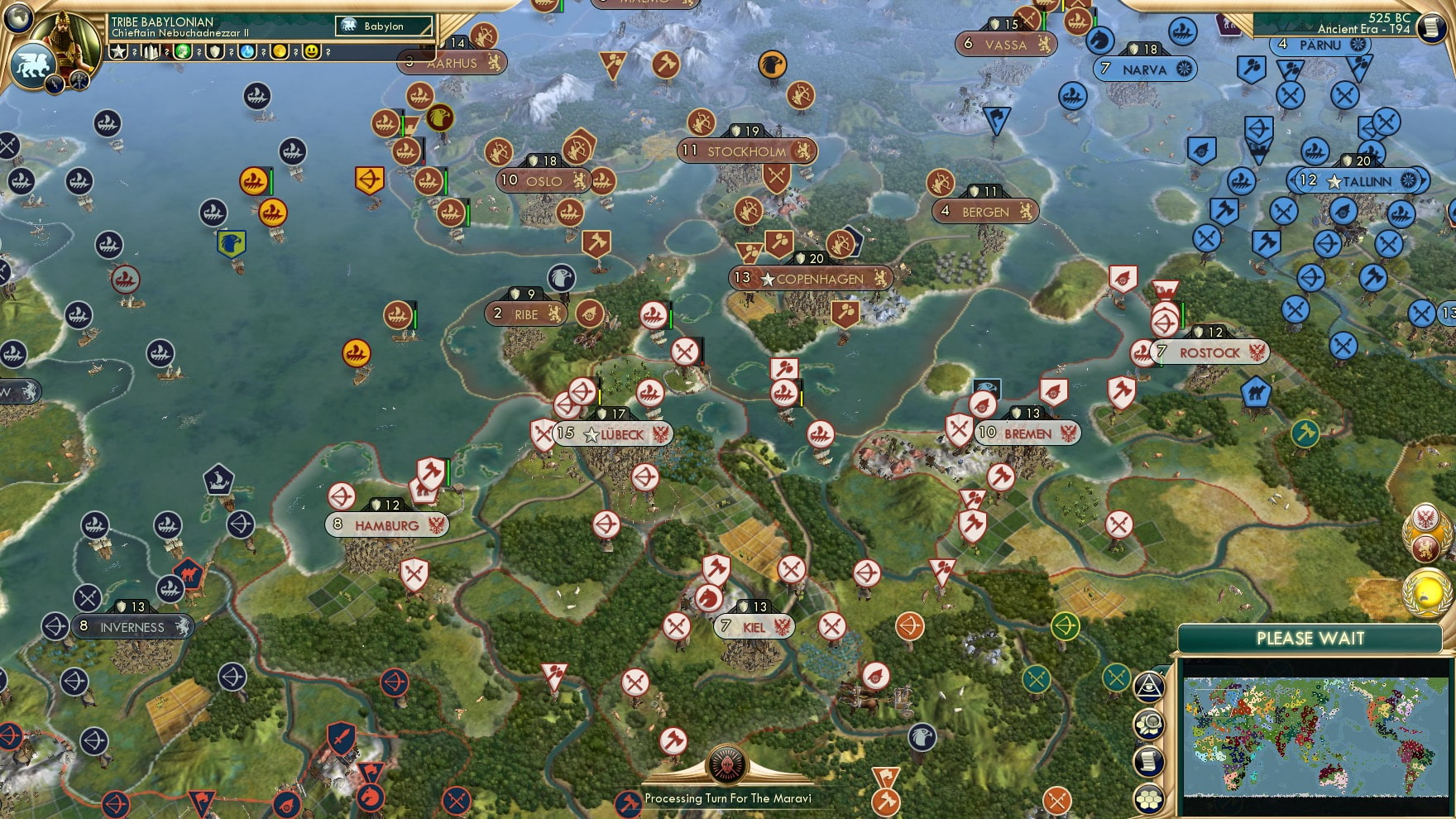1456x819 pixels.
Task: Select the blue science flask icon
Action: click(x=247, y=51)
